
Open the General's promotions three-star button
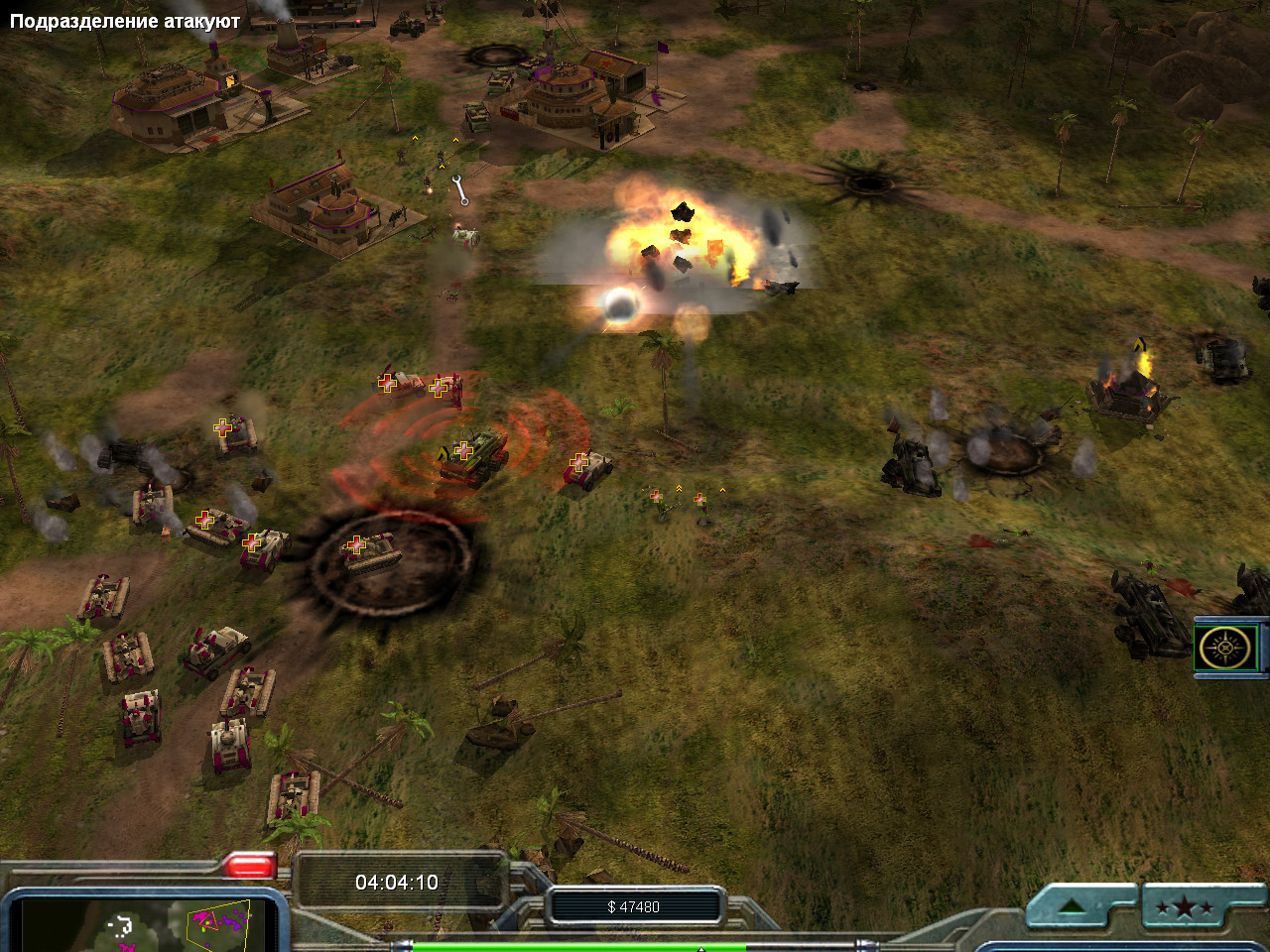(1184, 906)
